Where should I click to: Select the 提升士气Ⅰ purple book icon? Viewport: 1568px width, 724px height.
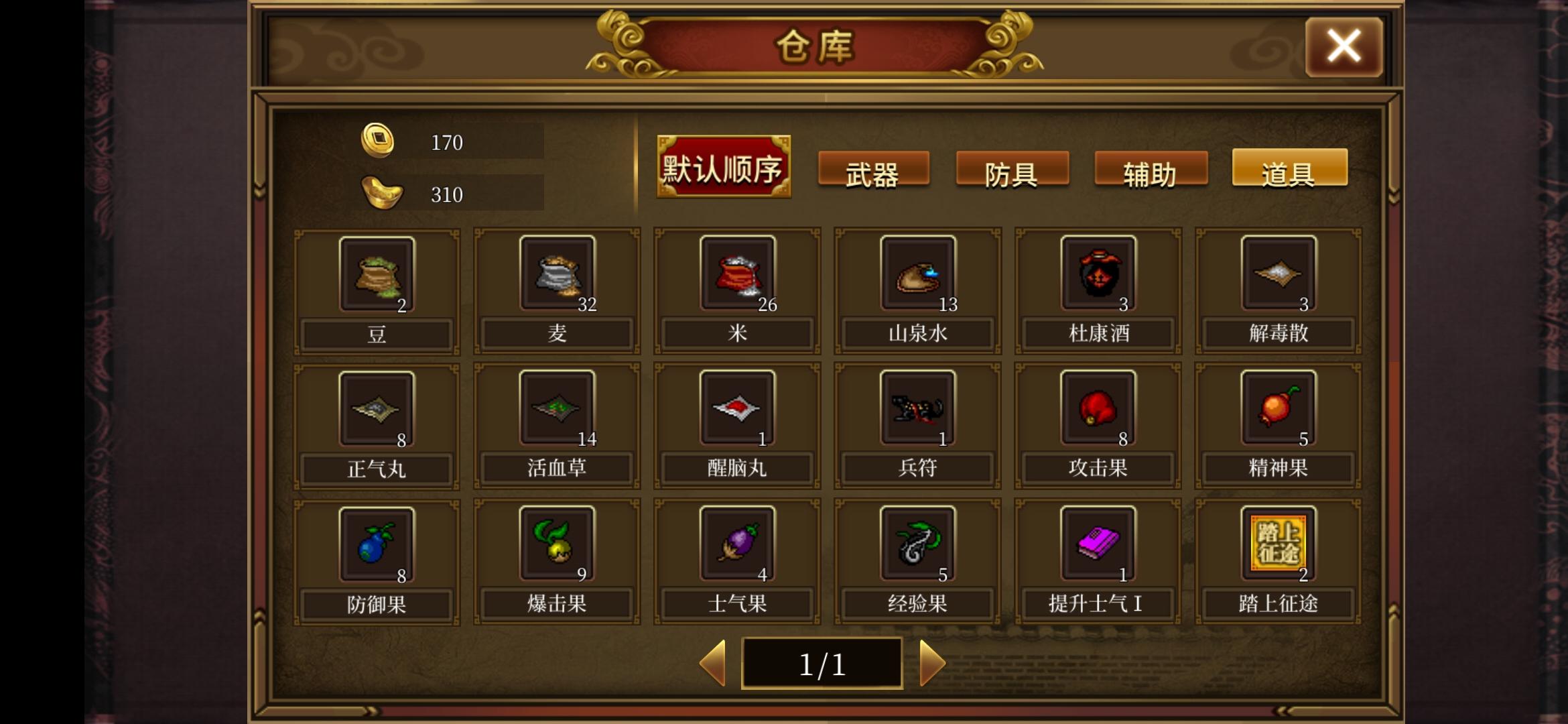tap(1097, 543)
